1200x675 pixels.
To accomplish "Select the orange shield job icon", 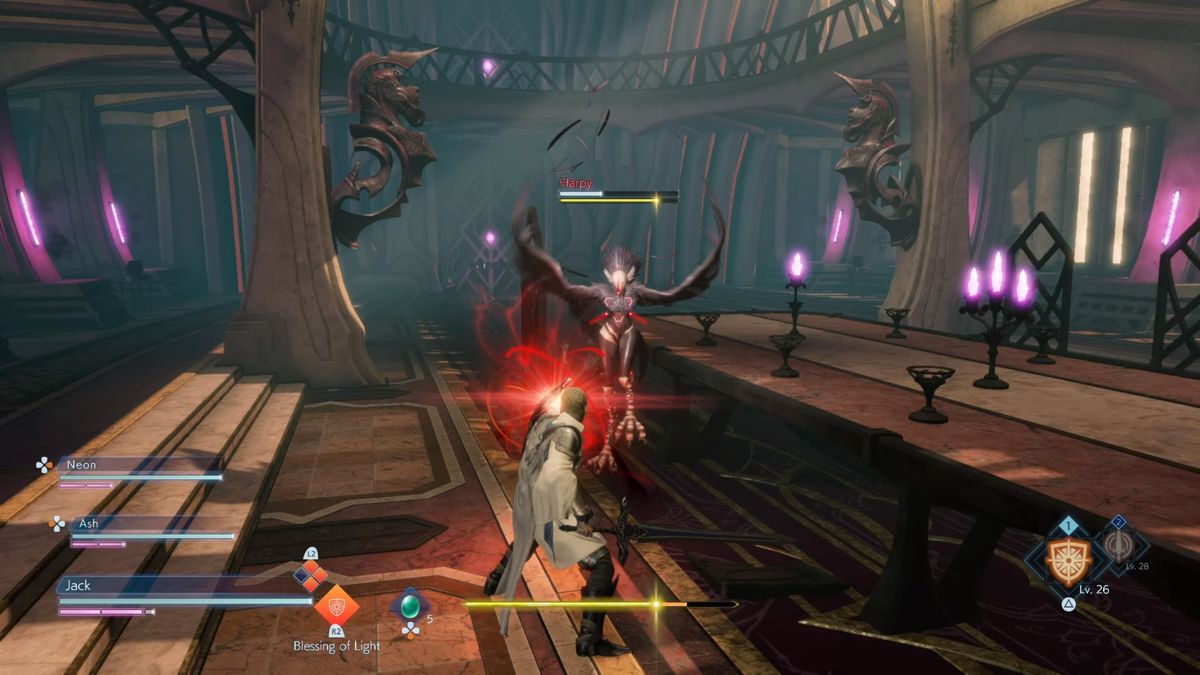I will 1068,559.
